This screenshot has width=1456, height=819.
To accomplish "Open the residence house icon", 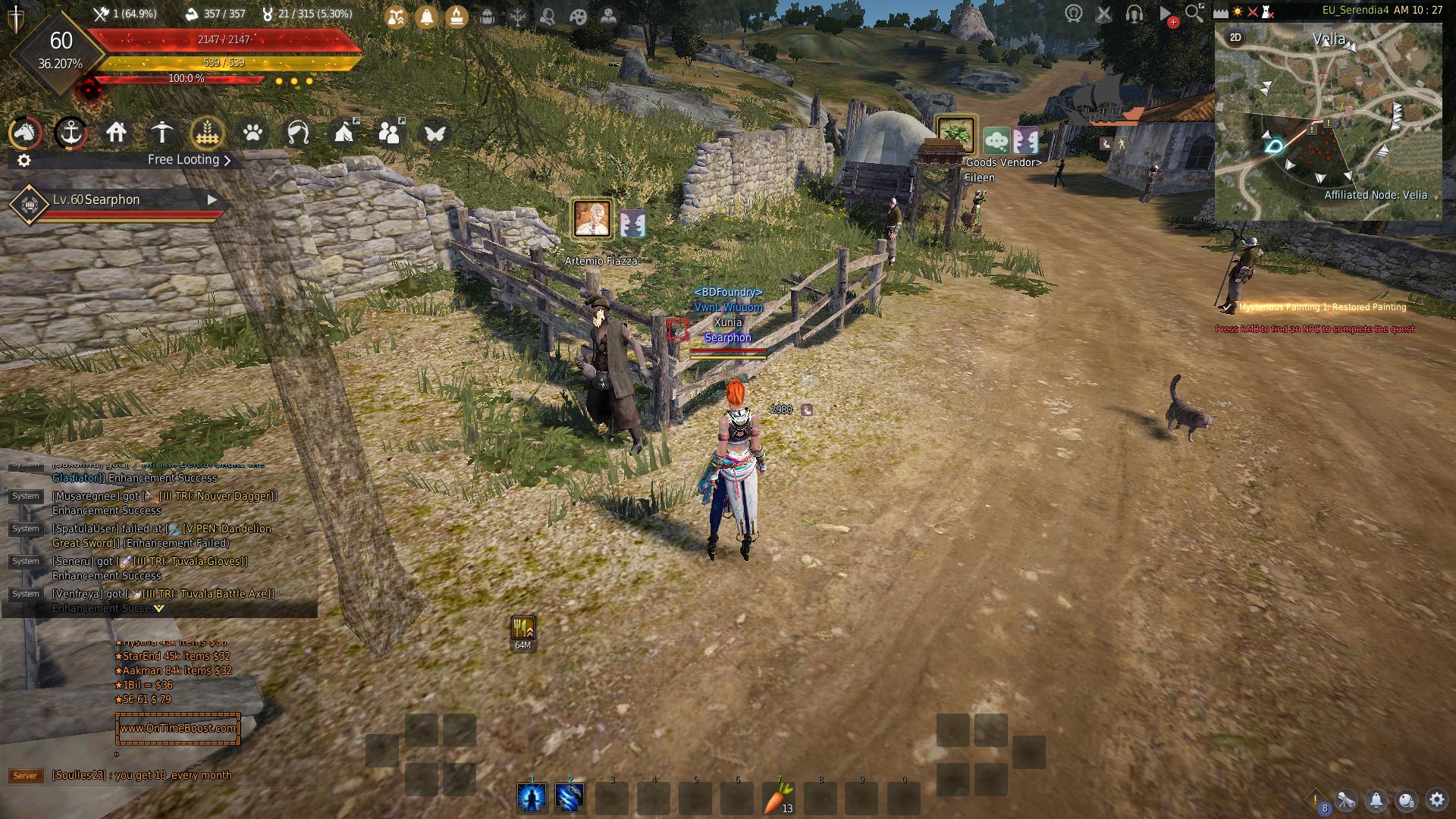I will [116, 133].
